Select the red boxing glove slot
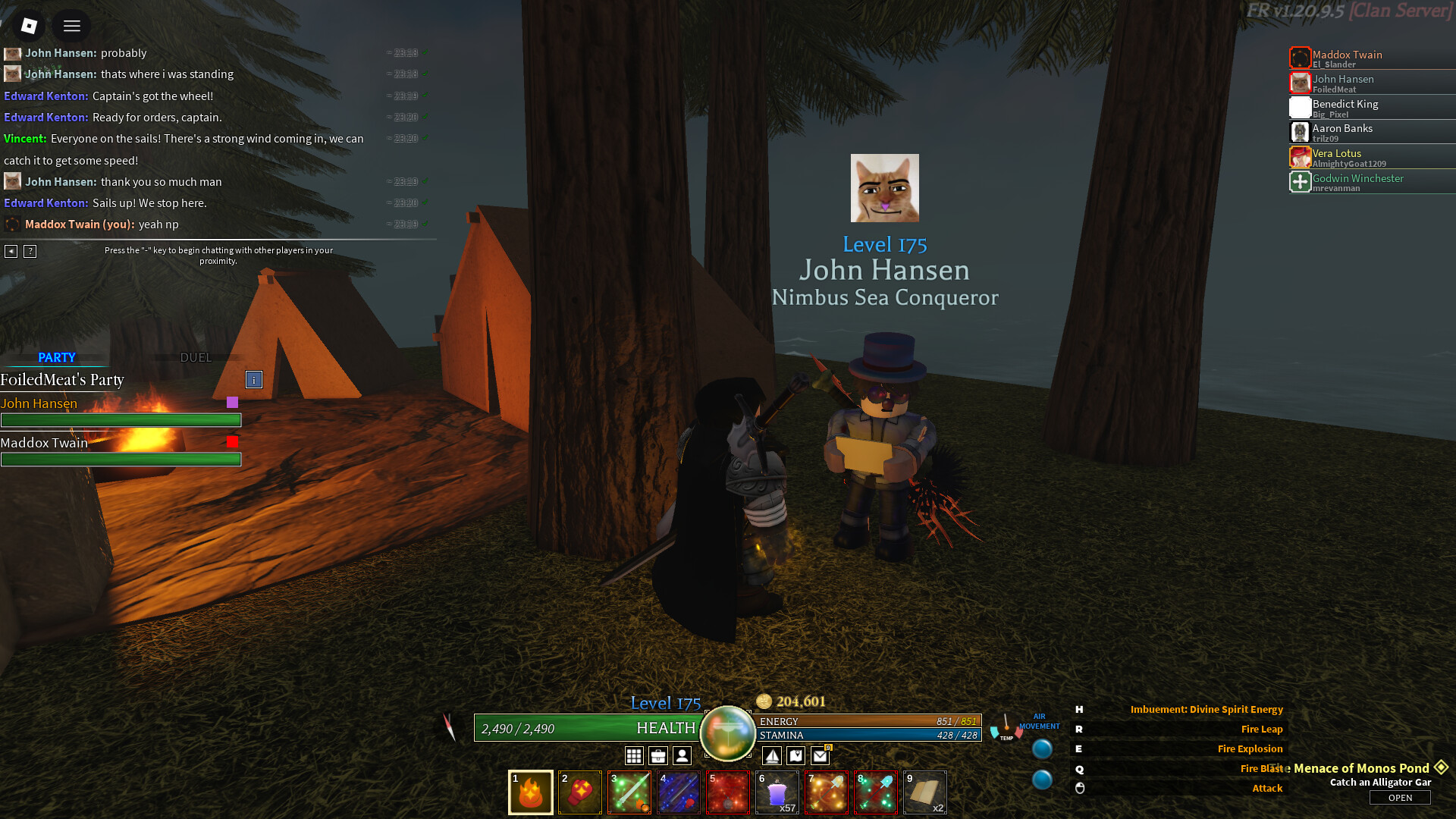The height and width of the screenshot is (819, 1456). [x=580, y=792]
